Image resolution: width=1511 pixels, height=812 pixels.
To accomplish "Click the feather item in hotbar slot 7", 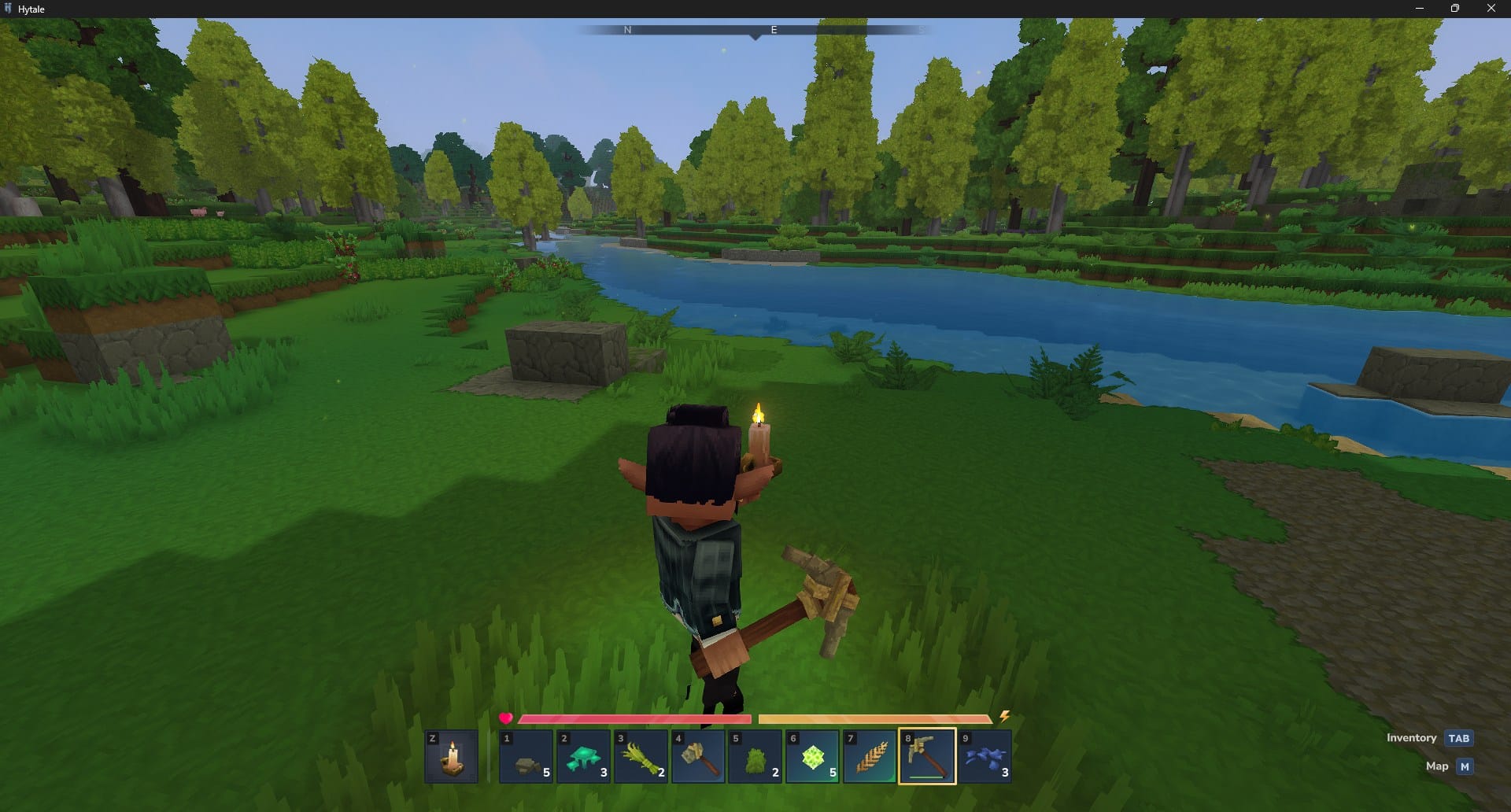I will click(869, 756).
